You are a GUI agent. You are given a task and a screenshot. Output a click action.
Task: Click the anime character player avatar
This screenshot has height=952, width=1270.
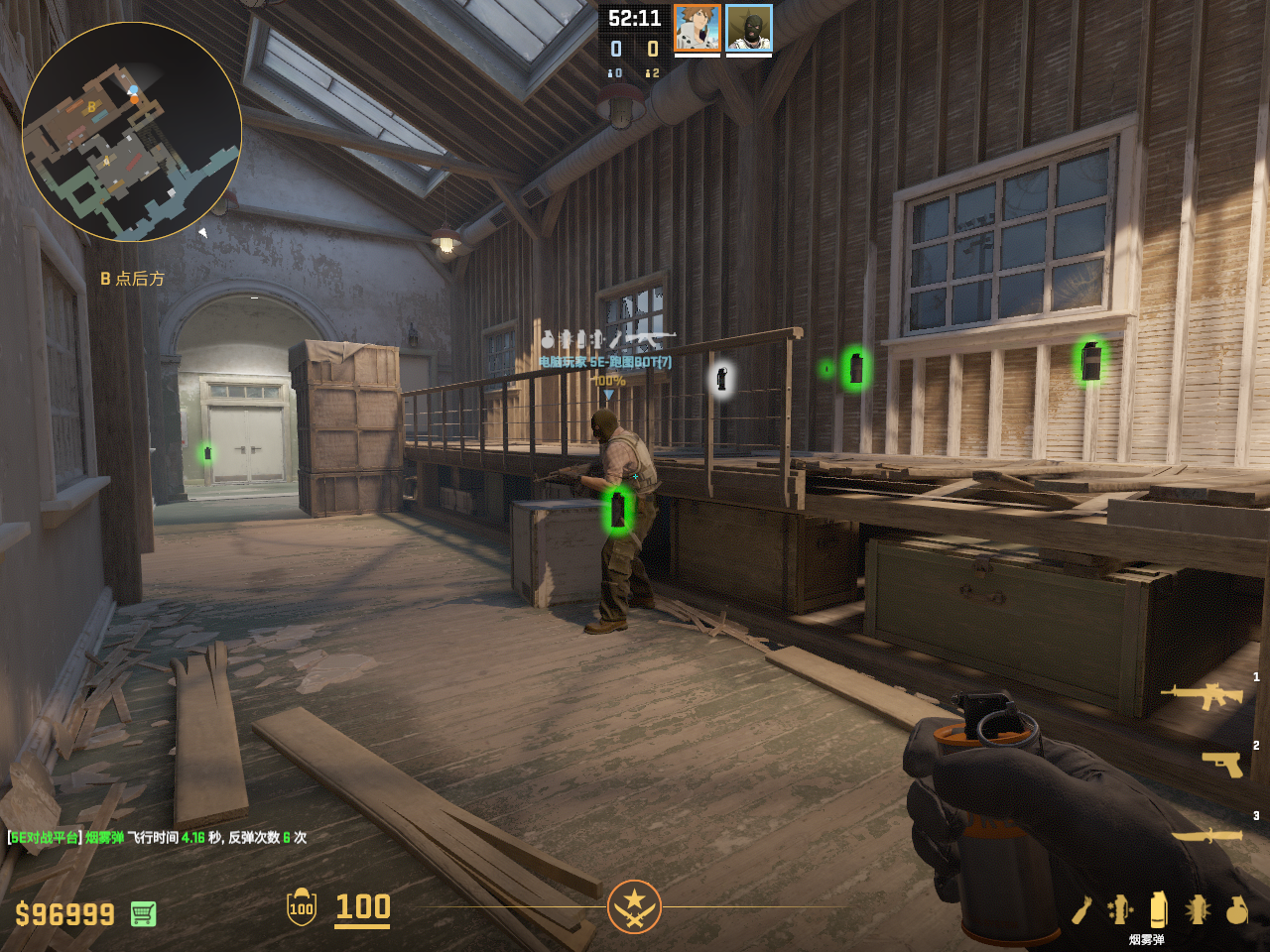[697, 28]
